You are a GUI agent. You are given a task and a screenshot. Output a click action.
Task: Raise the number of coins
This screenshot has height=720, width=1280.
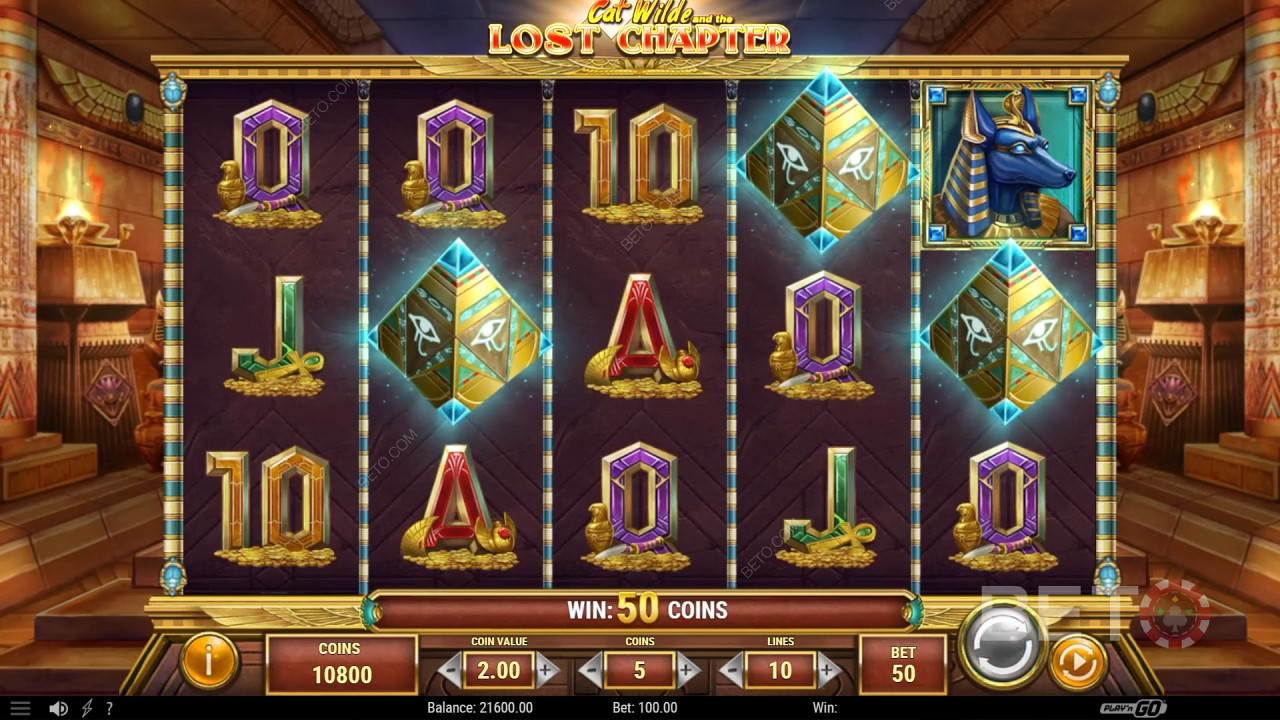687,669
